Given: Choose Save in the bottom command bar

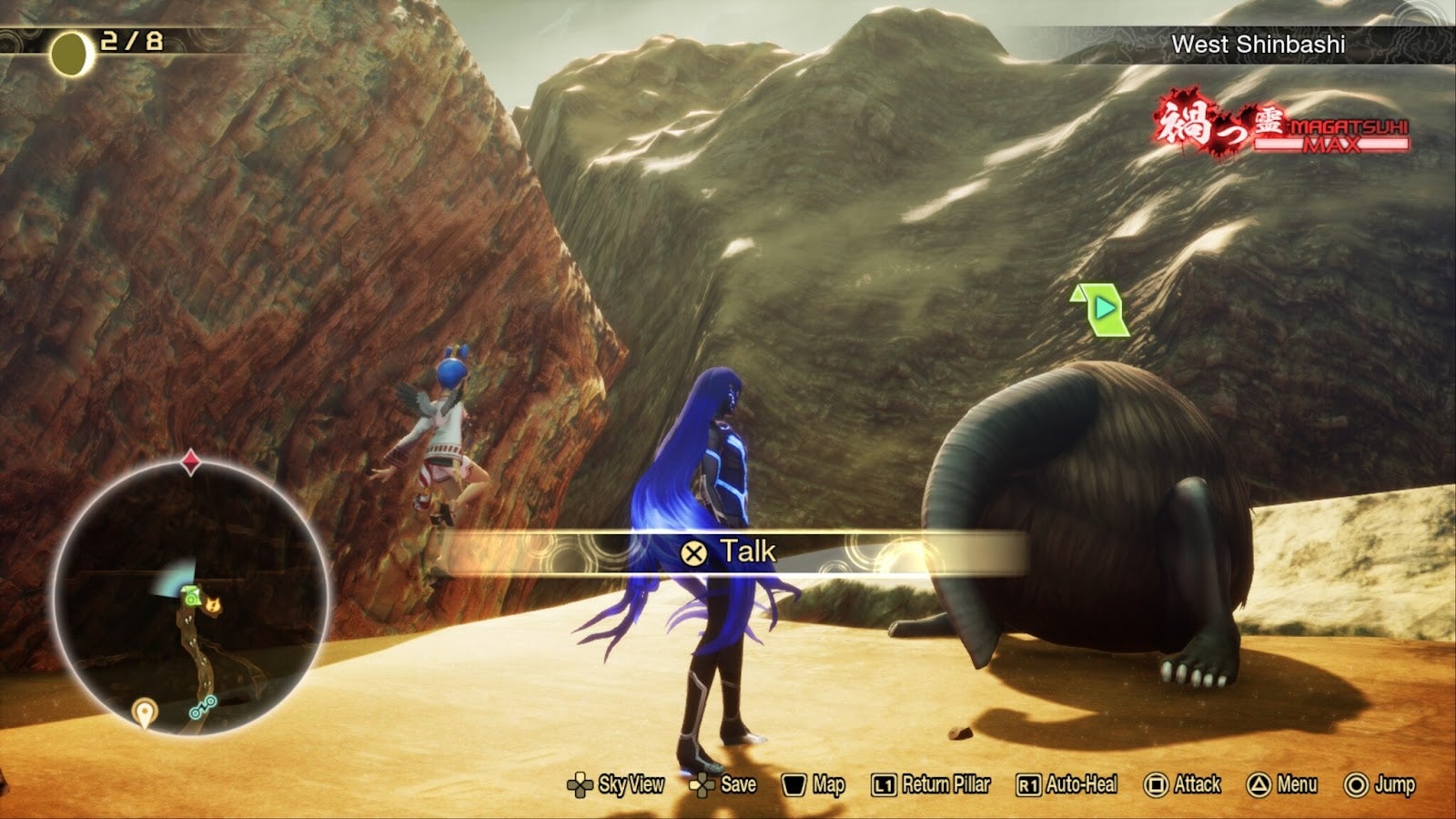Looking at the screenshot, I should (x=723, y=784).
